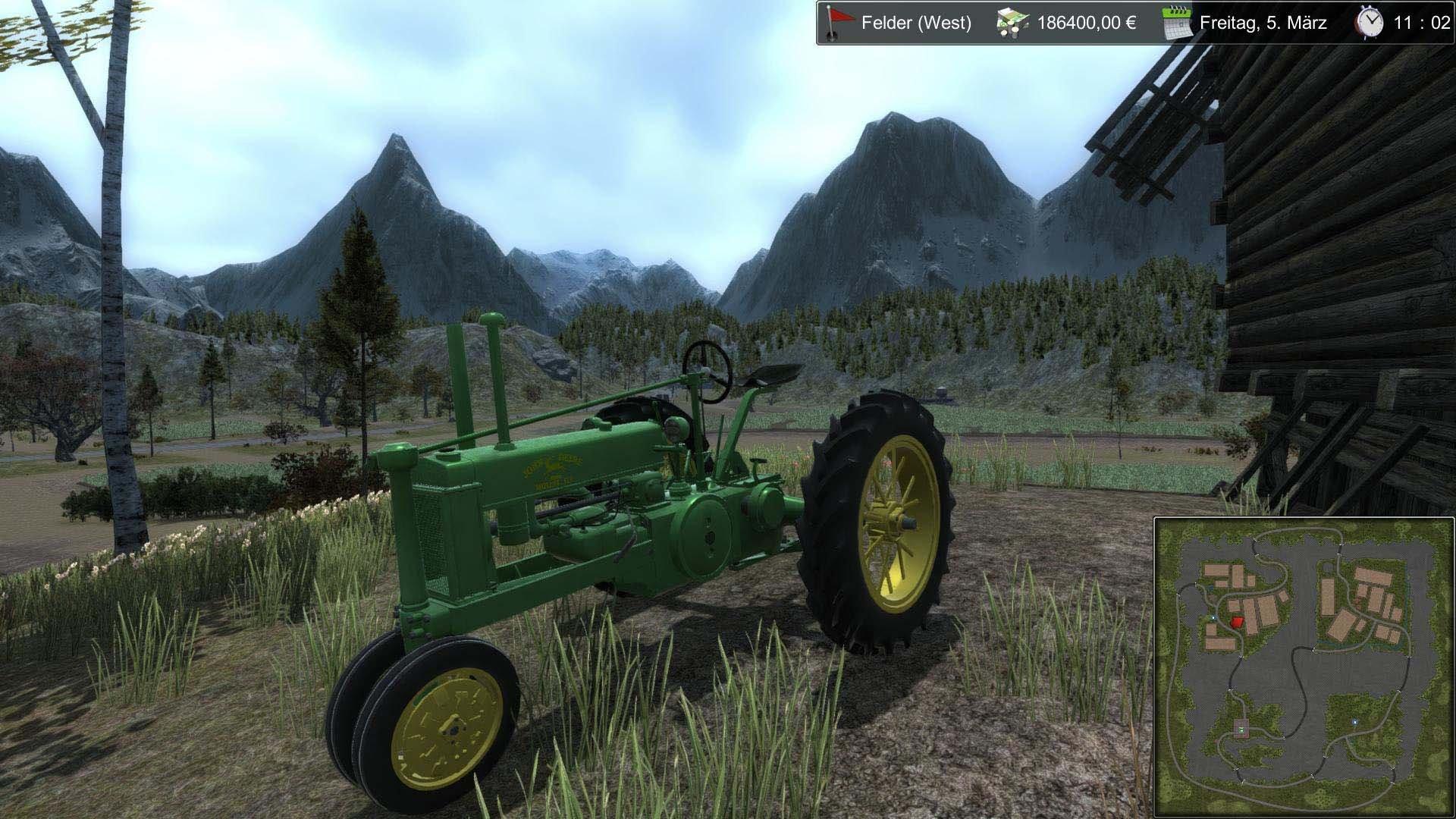Click the top HUD info bar
Viewport: 1456px width, 819px height.
(x=1130, y=24)
